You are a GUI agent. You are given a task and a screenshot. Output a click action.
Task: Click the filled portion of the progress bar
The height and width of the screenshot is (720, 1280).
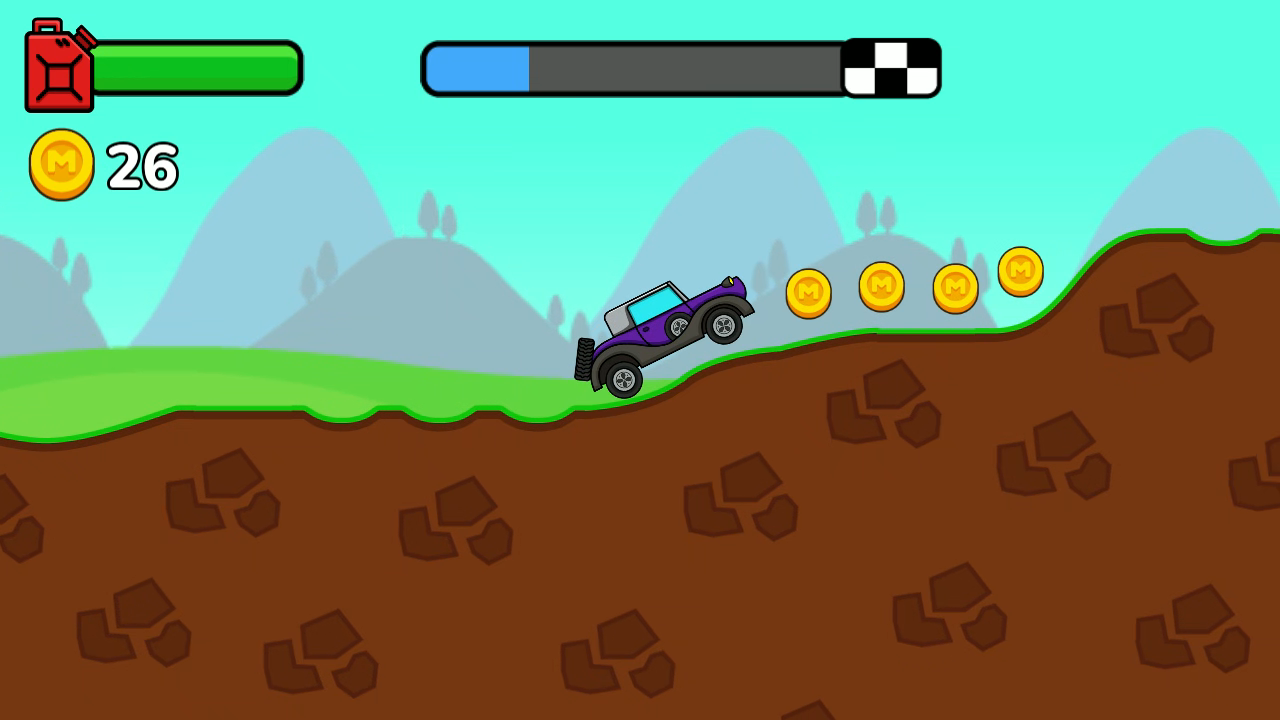coord(477,67)
